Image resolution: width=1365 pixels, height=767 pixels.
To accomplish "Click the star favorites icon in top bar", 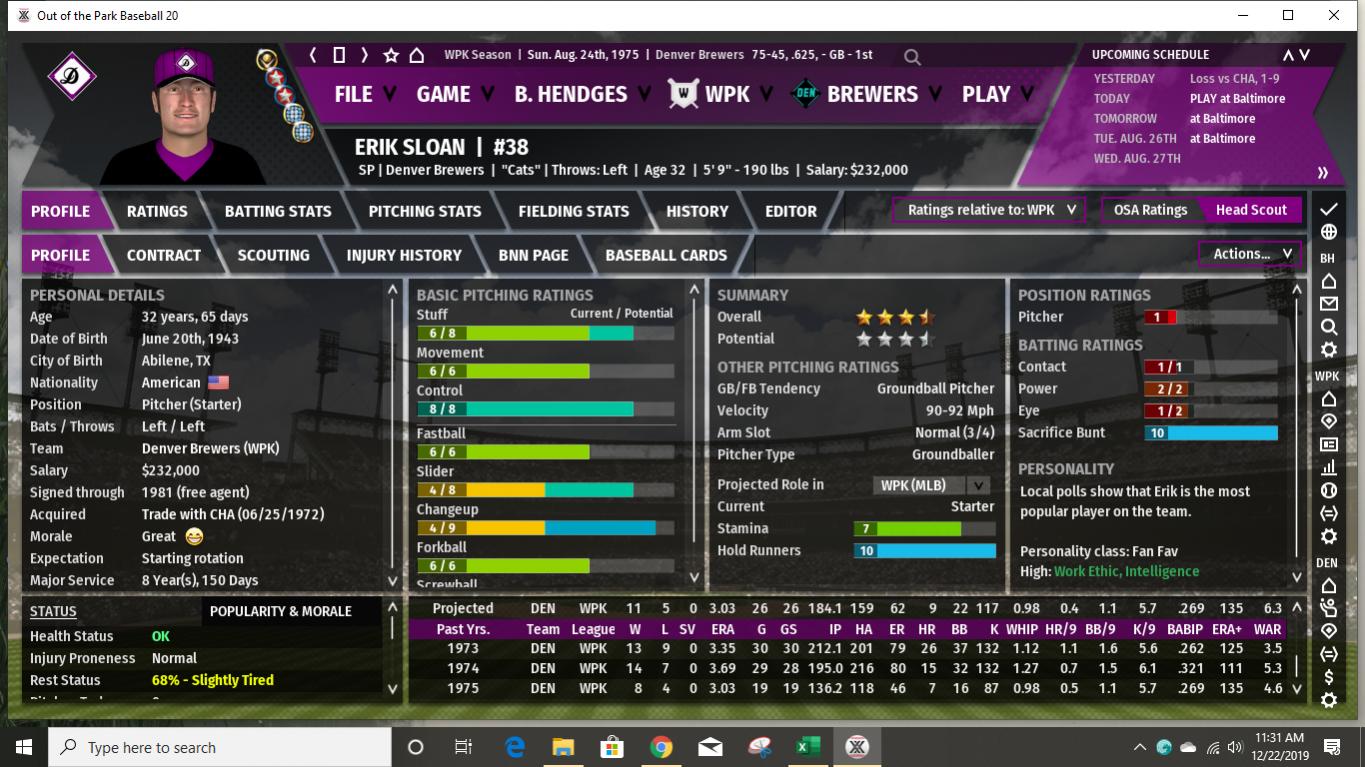I will [x=390, y=56].
